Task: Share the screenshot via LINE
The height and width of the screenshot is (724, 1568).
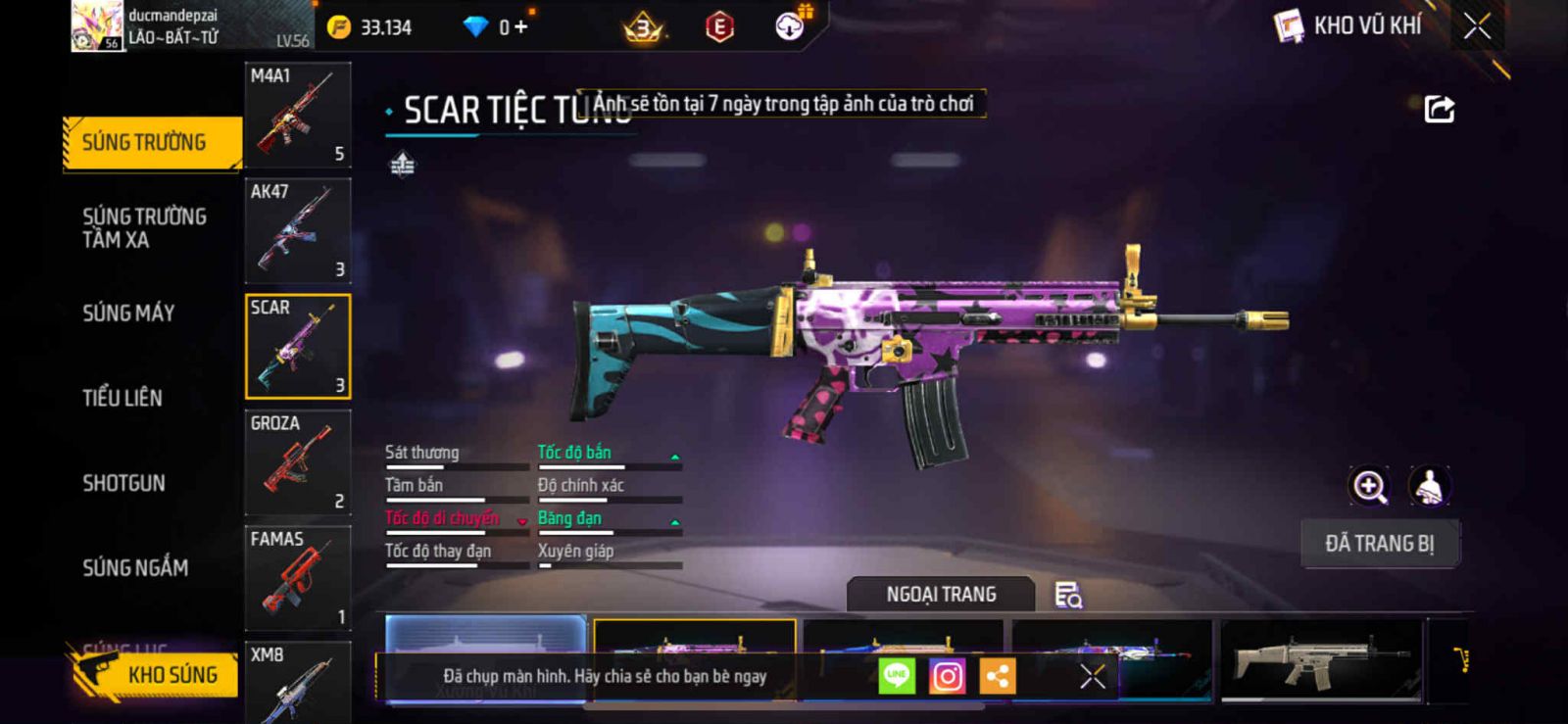Action: 897,676
